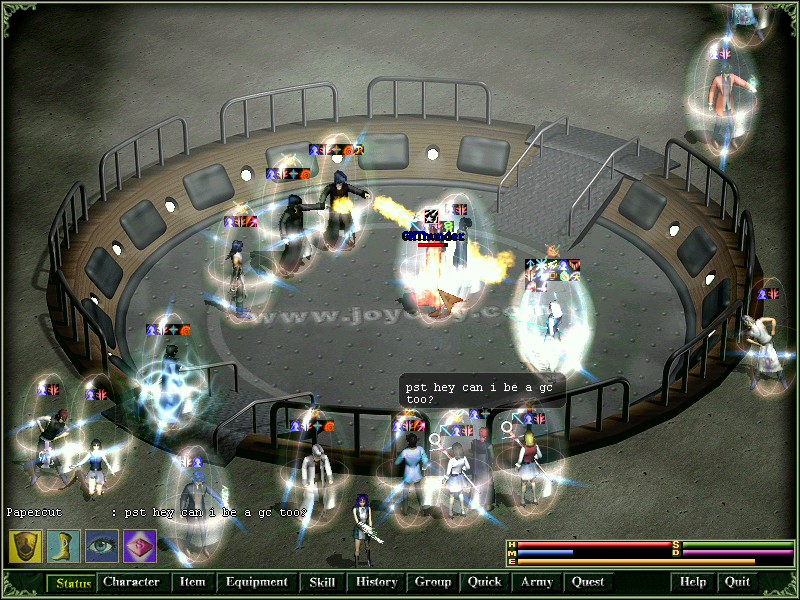Activate the eye icon
Screen dimensions: 800x600
click(x=101, y=545)
